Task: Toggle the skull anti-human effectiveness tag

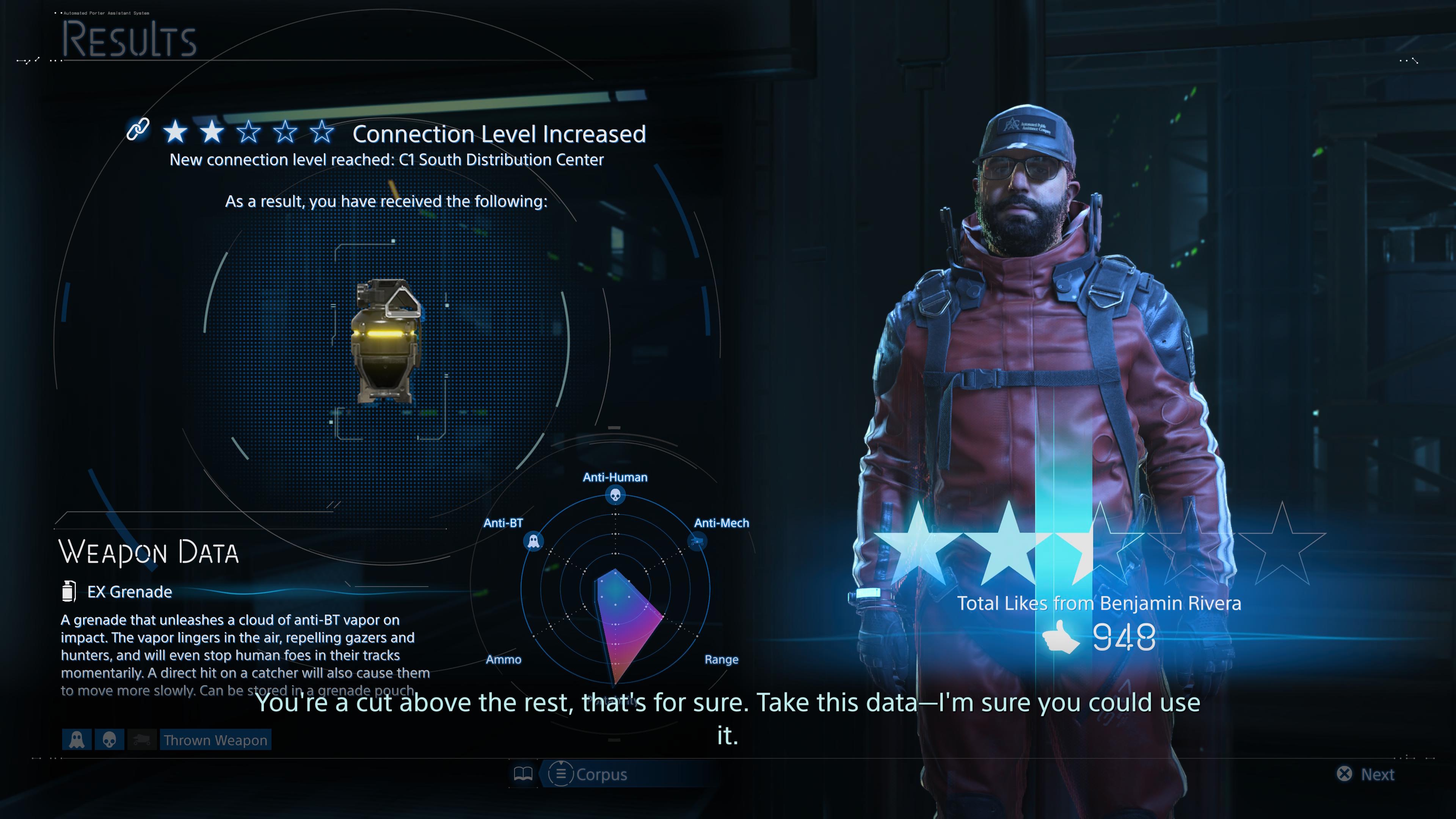Action: tap(110, 739)
